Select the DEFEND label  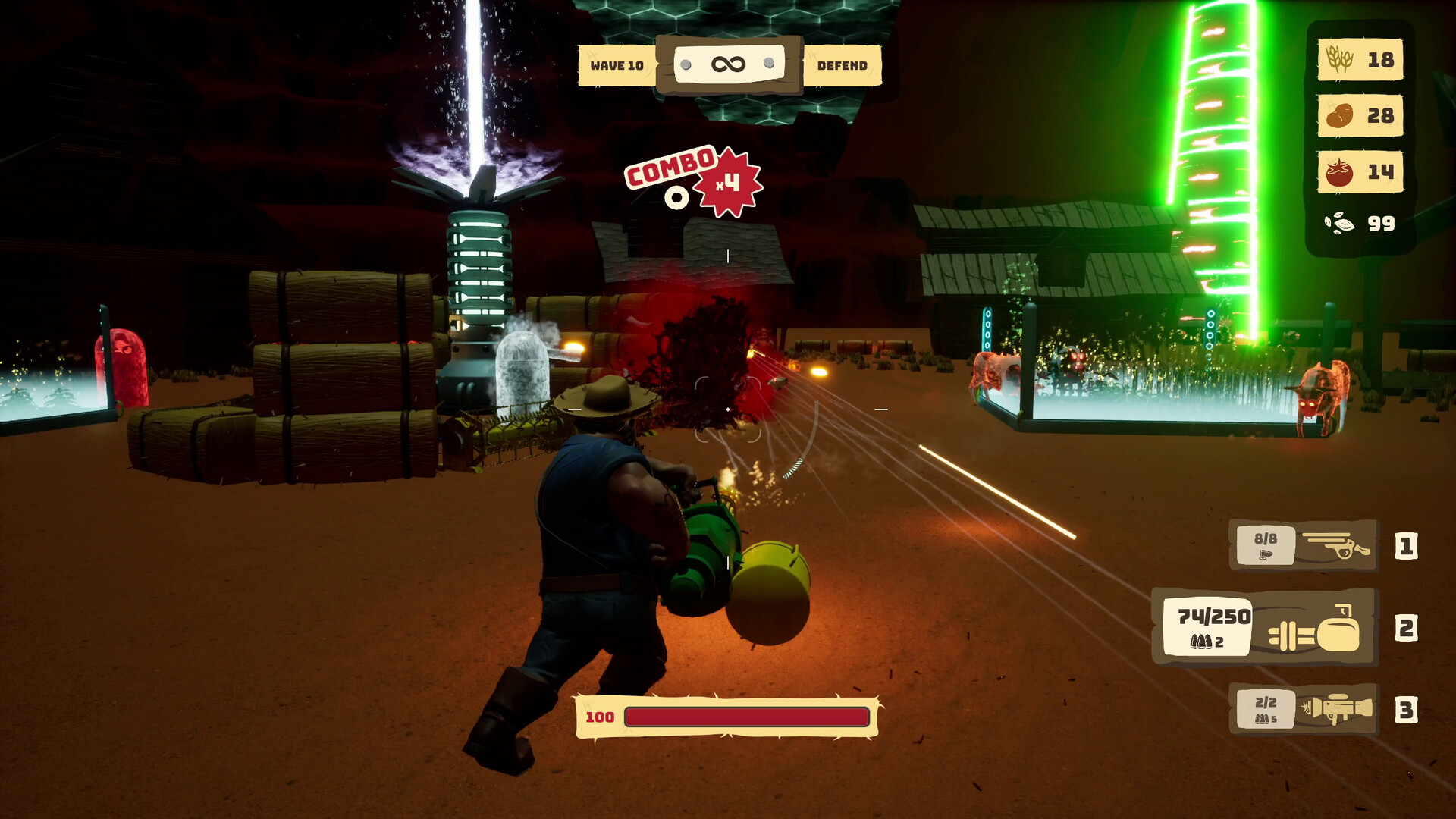[842, 65]
